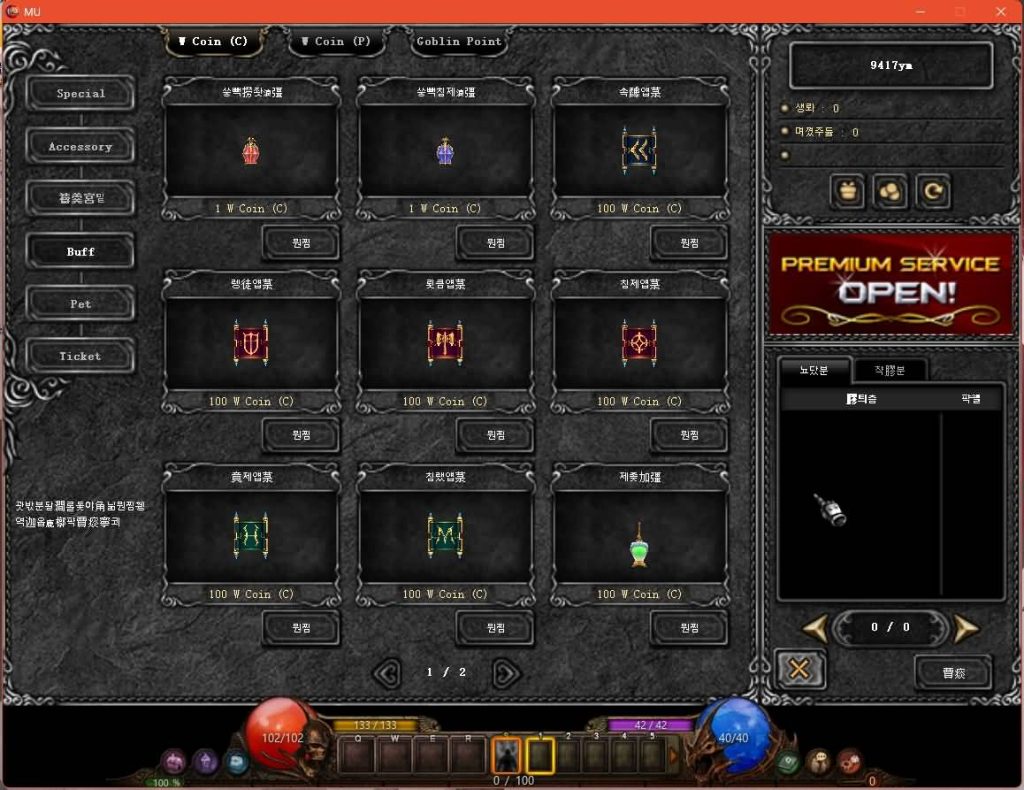Go to the next shop page
1024x790 pixels.
pos(506,673)
